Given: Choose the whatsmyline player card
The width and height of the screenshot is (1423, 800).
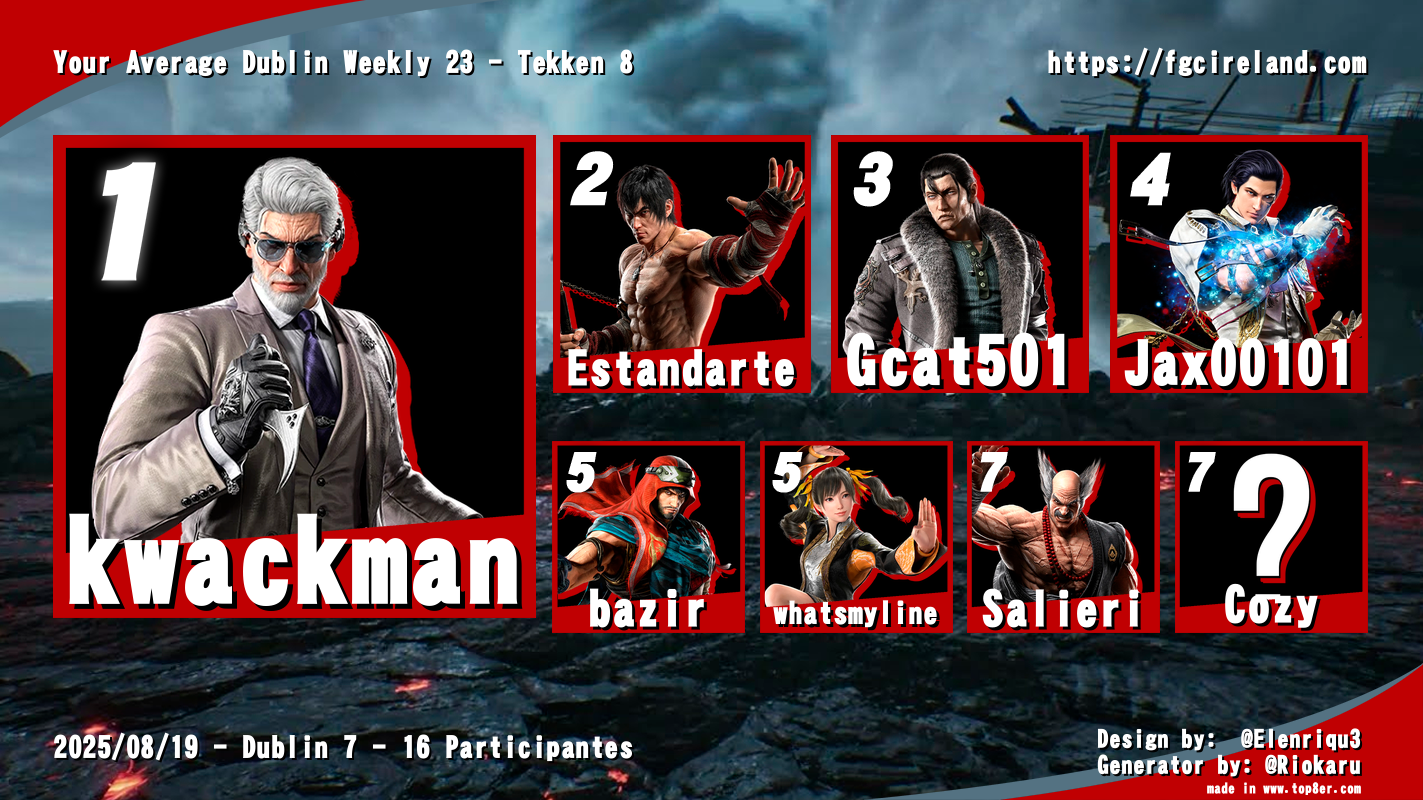Looking at the screenshot, I should click(x=856, y=537).
